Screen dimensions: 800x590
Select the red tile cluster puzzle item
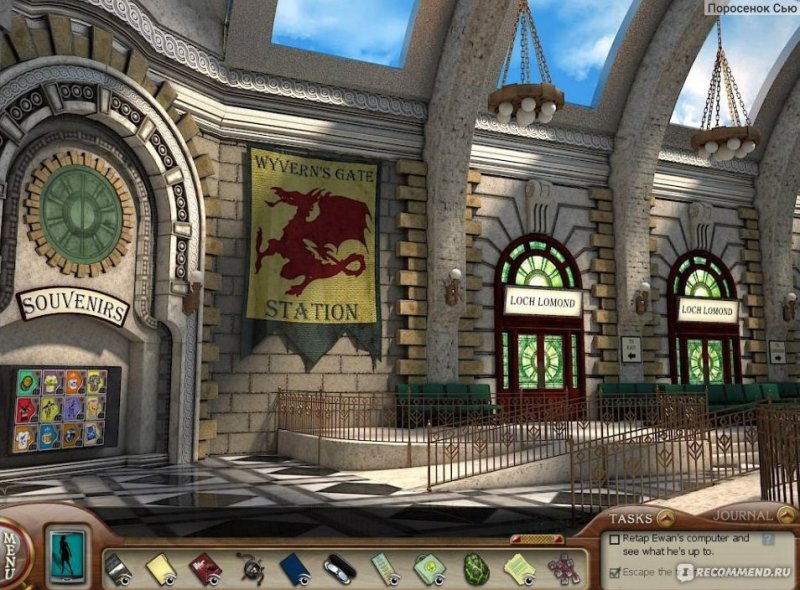point(562,568)
